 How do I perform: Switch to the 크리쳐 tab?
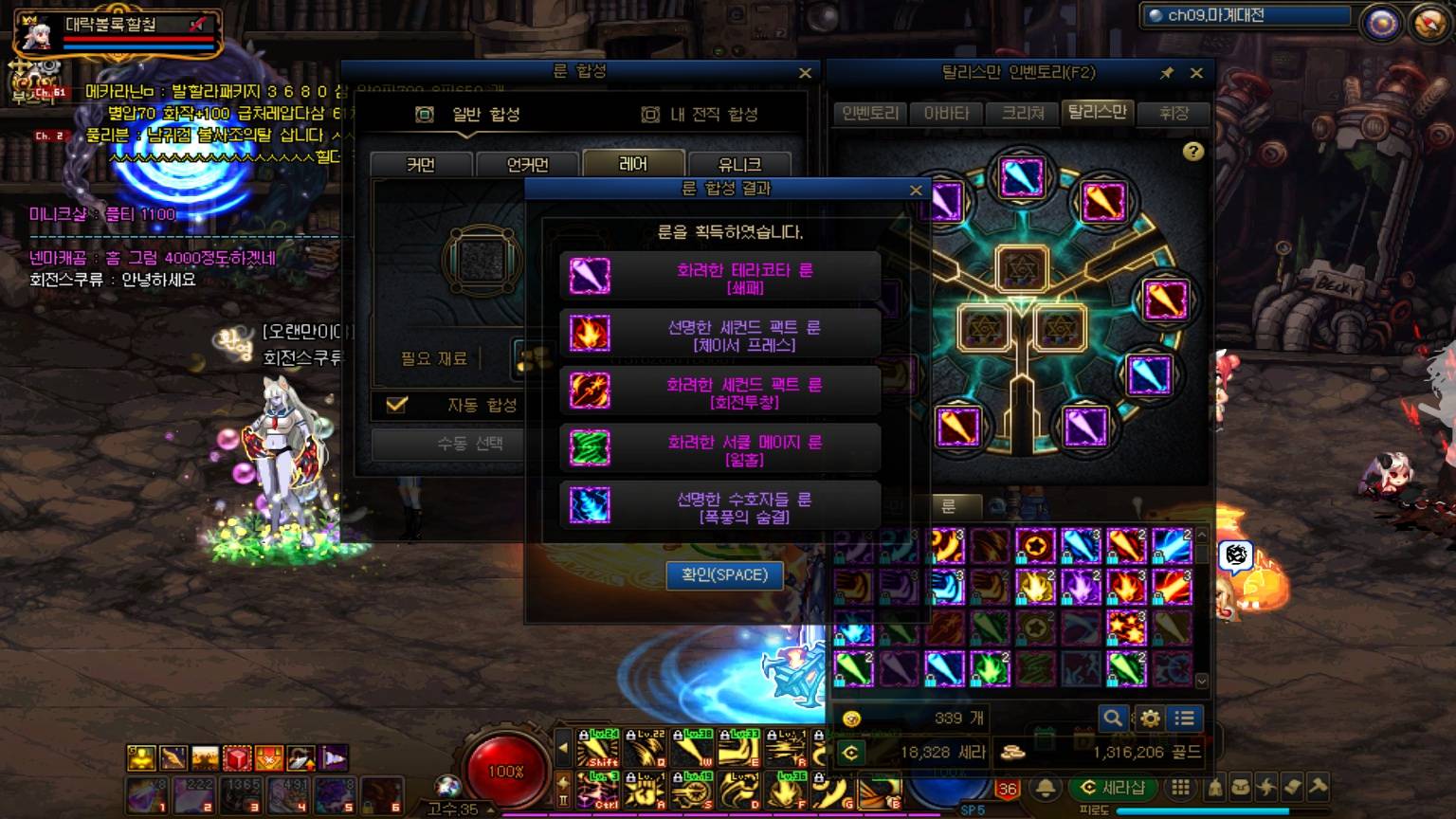click(1023, 113)
